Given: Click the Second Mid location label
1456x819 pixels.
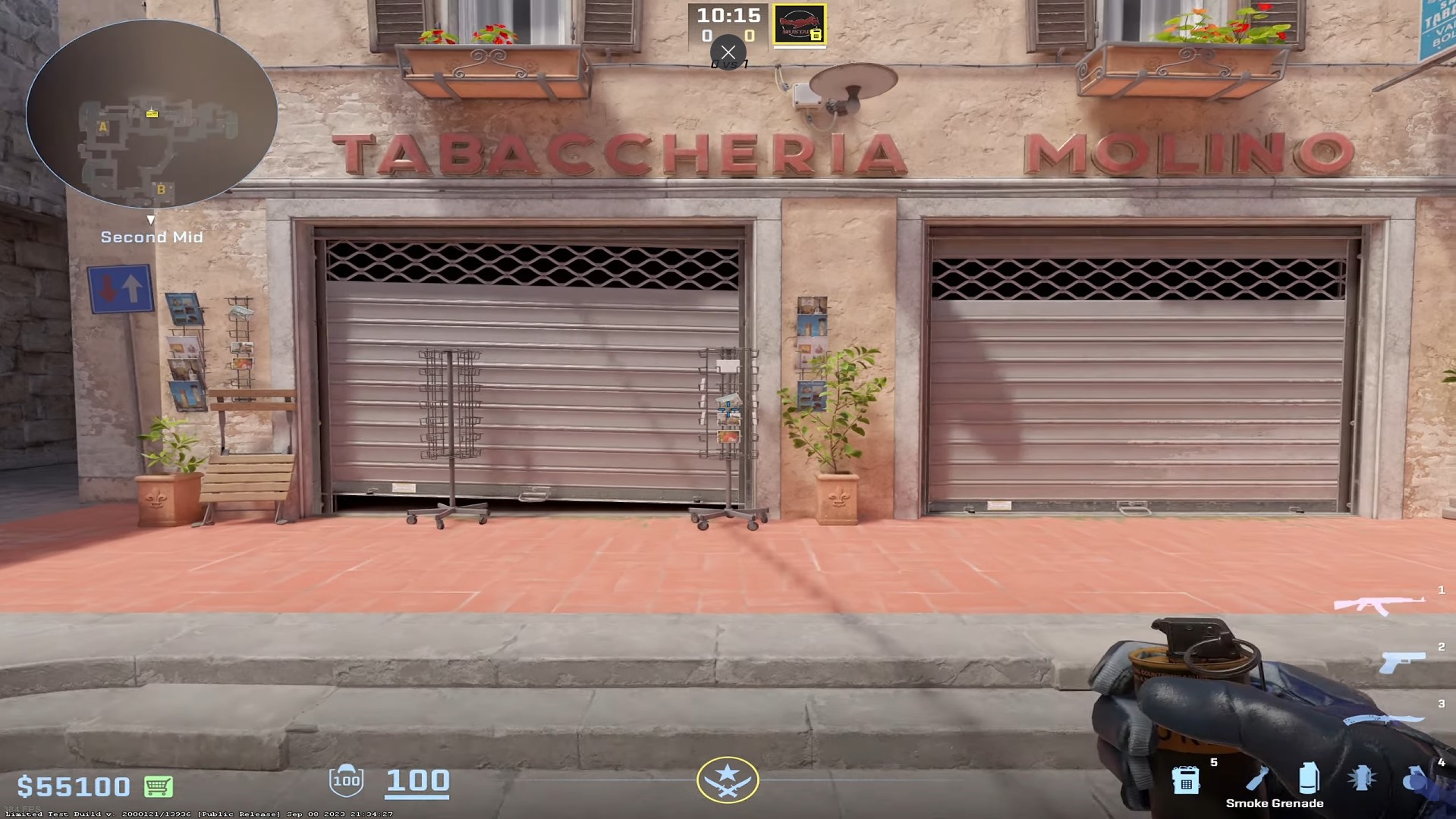Looking at the screenshot, I should (x=151, y=237).
